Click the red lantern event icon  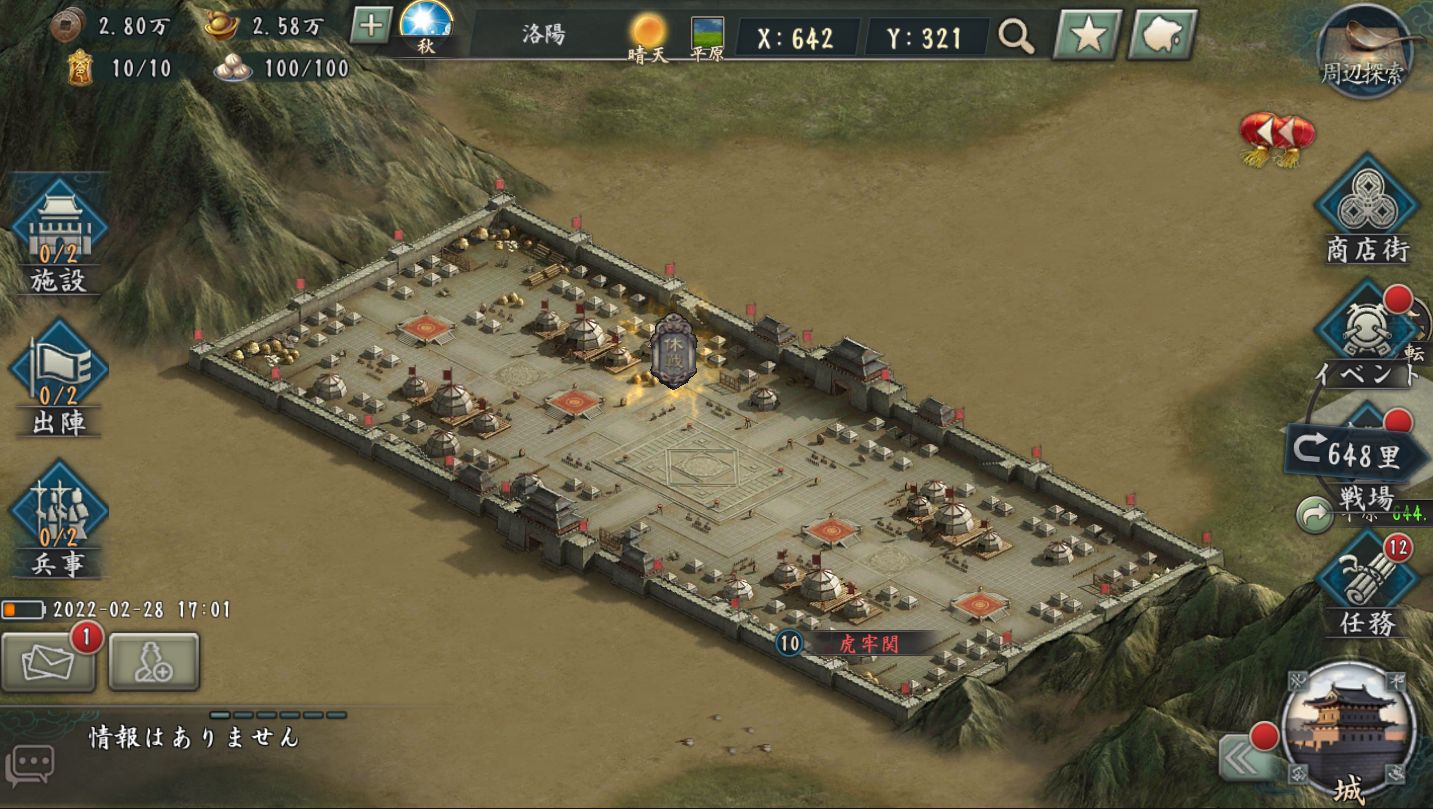[x=1277, y=136]
